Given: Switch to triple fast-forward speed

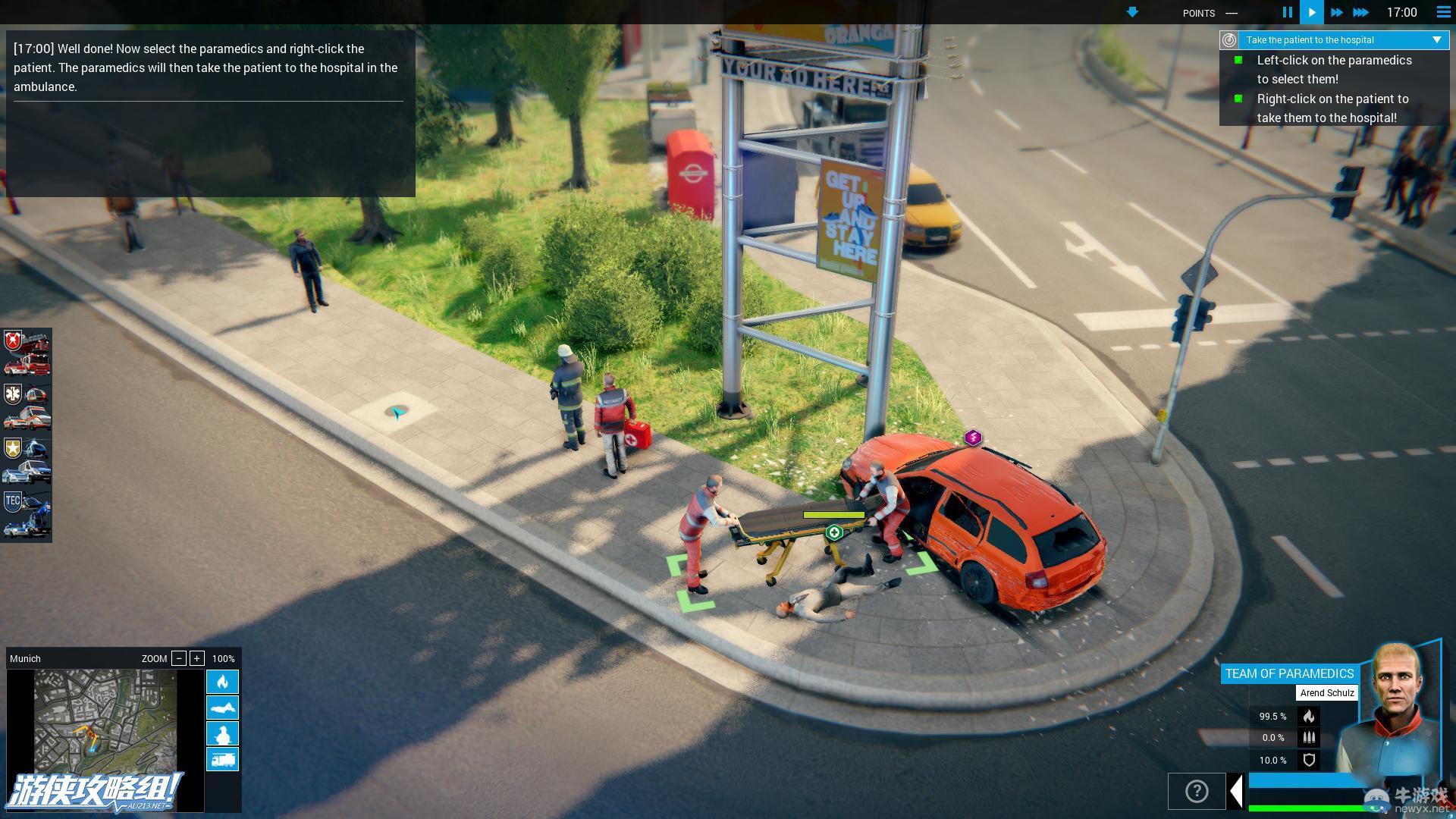Looking at the screenshot, I should (x=1361, y=12).
